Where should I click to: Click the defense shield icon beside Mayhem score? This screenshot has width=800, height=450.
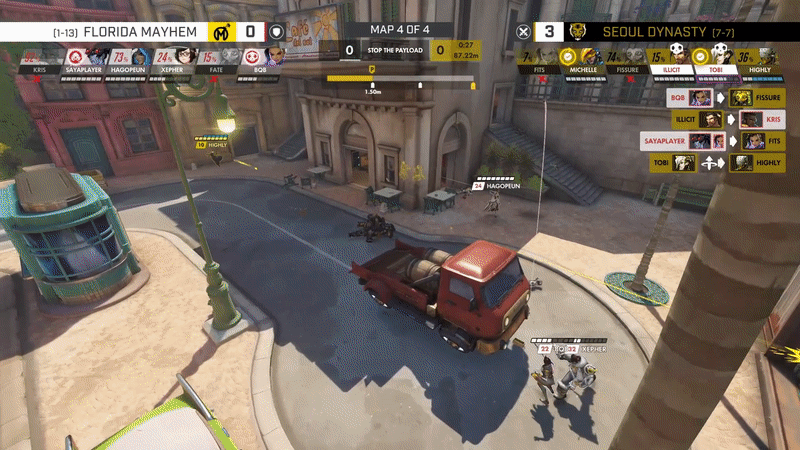277,31
